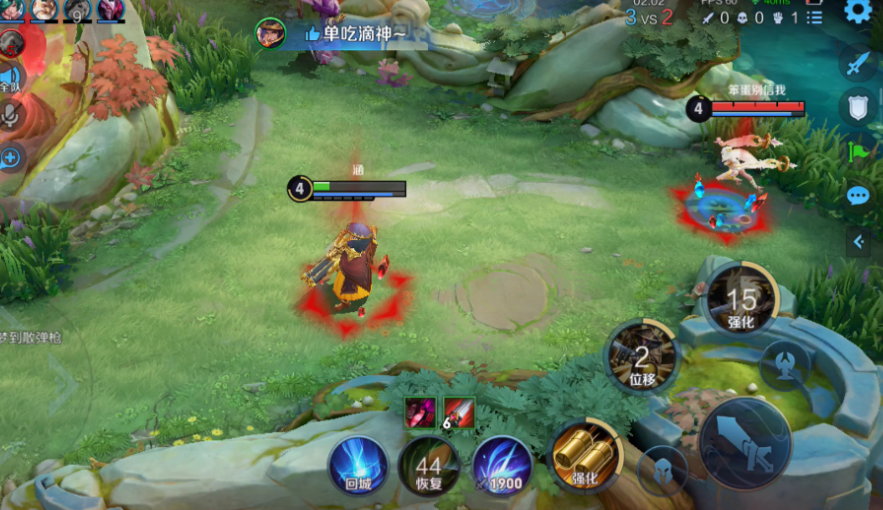Open the scoreboard list icon
The width and height of the screenshot is (883, 510).
point(815,18)
